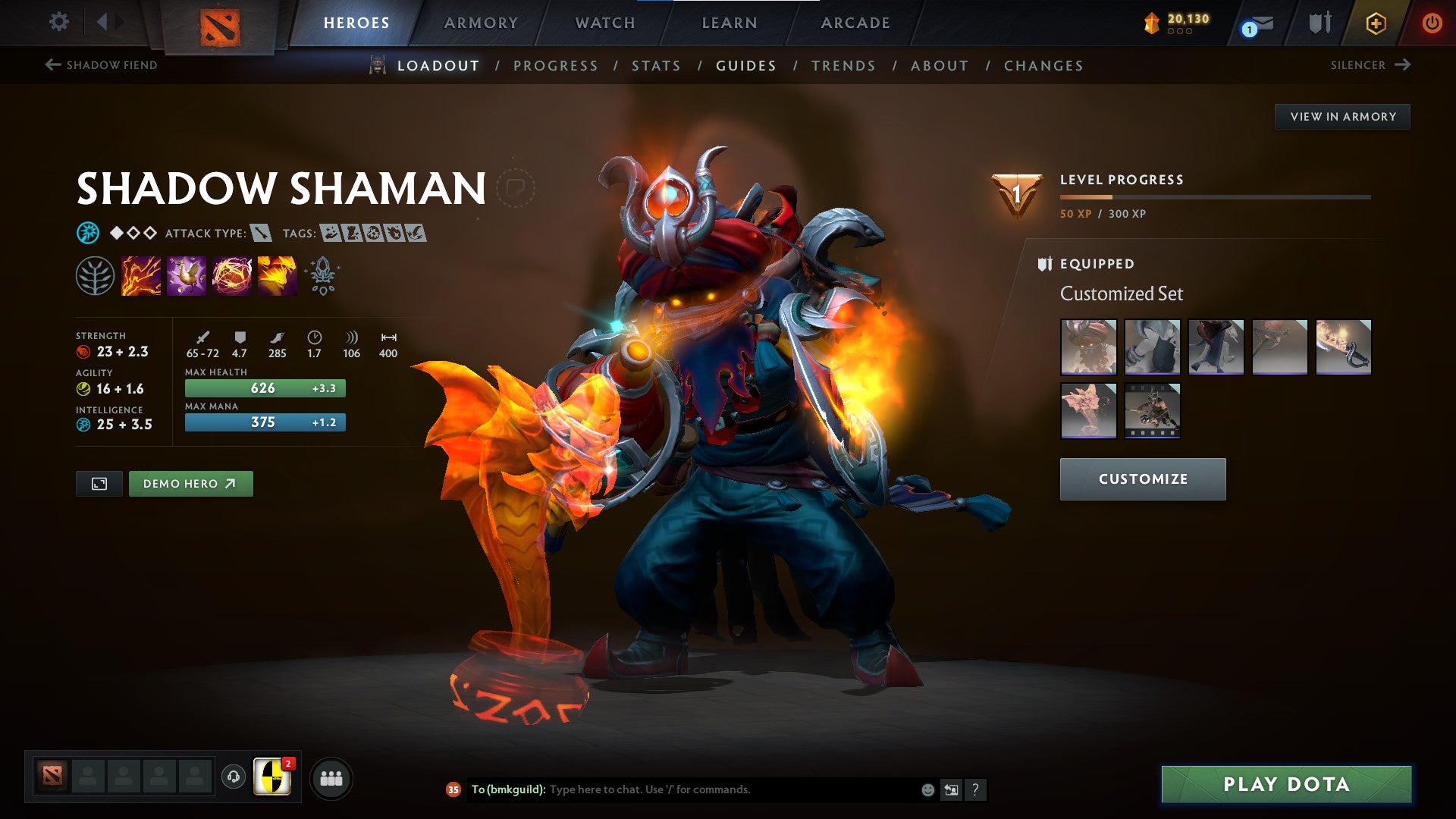Toggle the fullscreen hero preview button

[x=99, y=483]
